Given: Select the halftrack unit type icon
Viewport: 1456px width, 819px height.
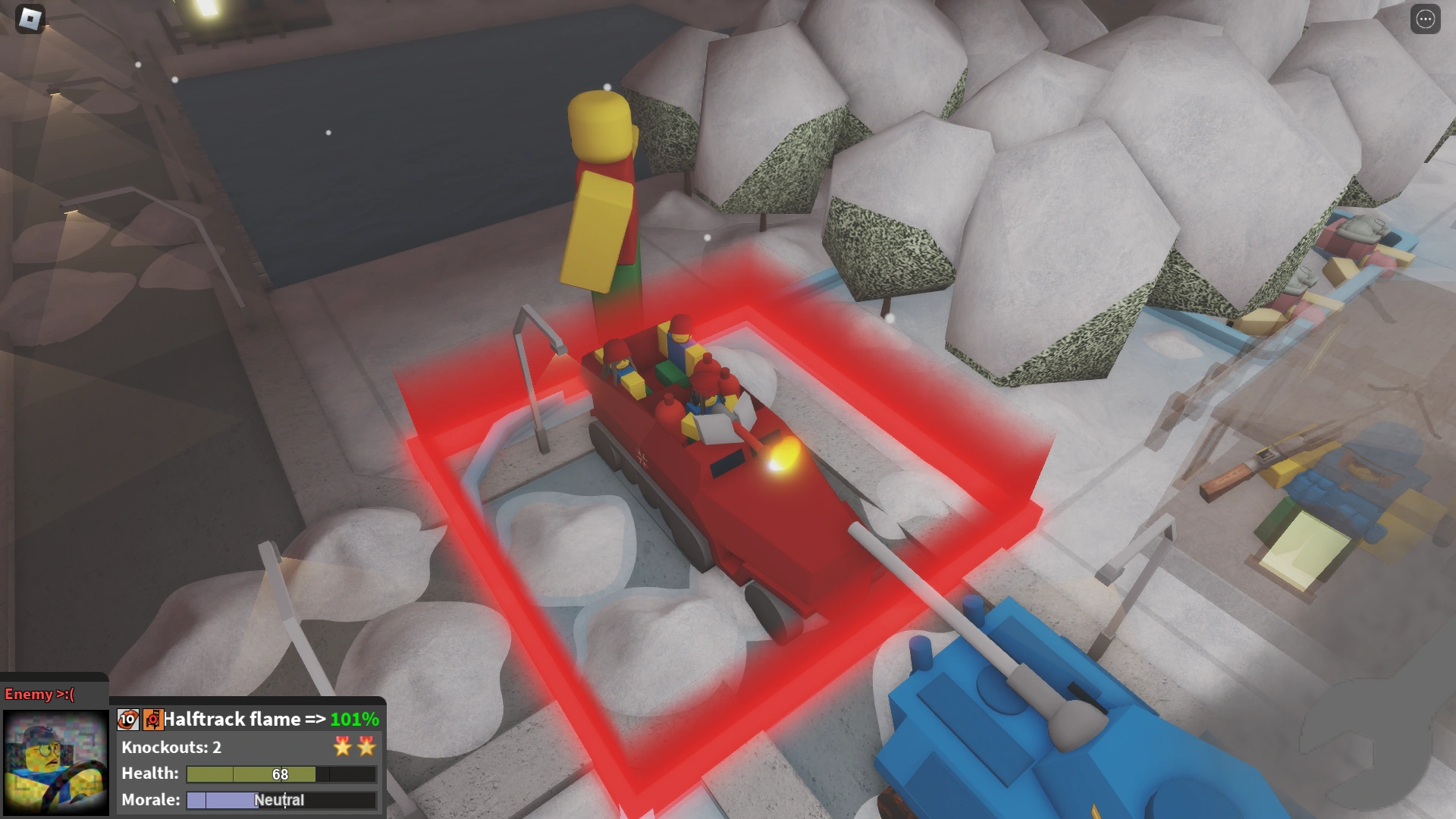Looking at the screenshot, I should [x=152, y=719].
